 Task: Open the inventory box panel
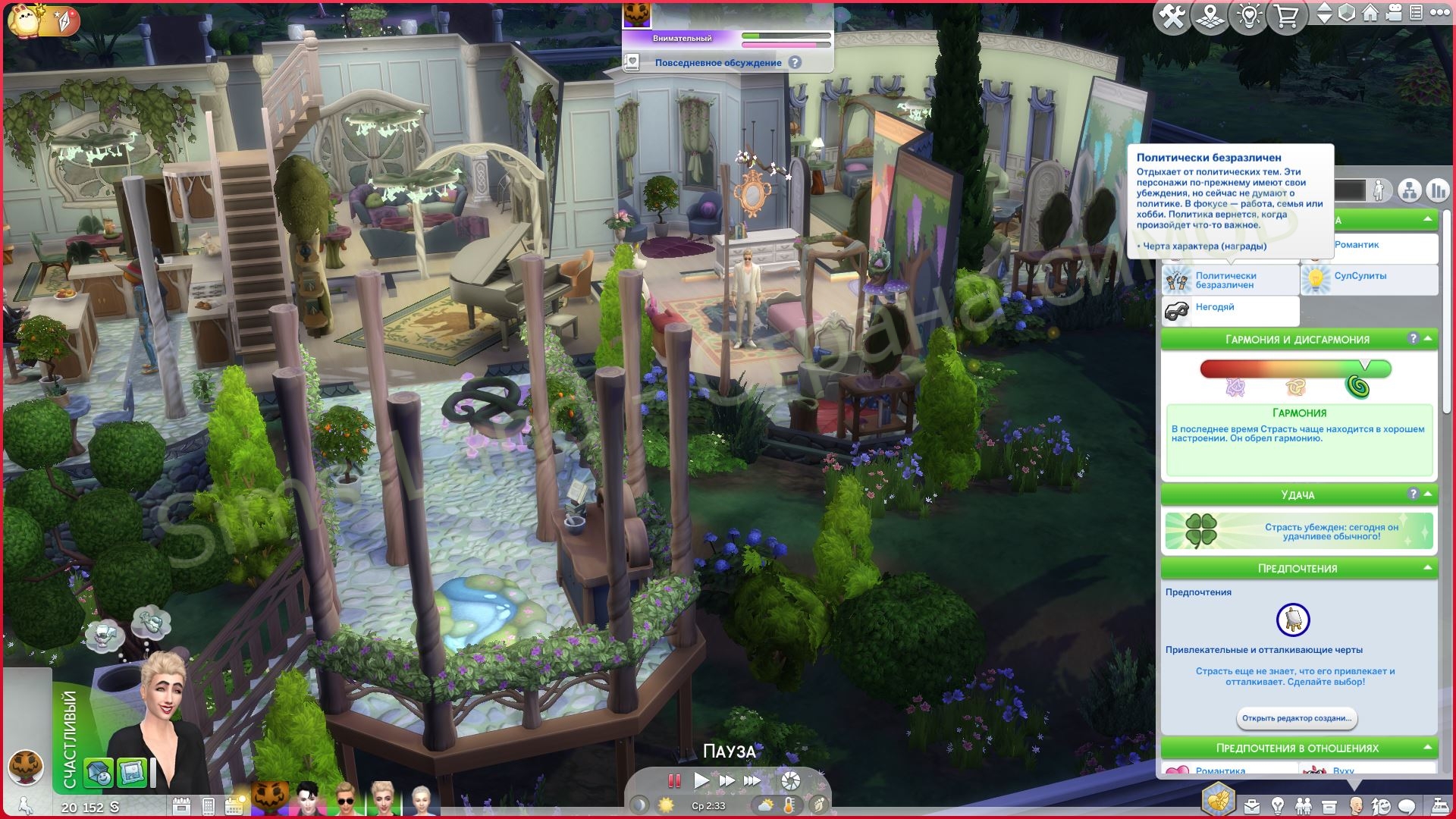tap(1329, 805)
